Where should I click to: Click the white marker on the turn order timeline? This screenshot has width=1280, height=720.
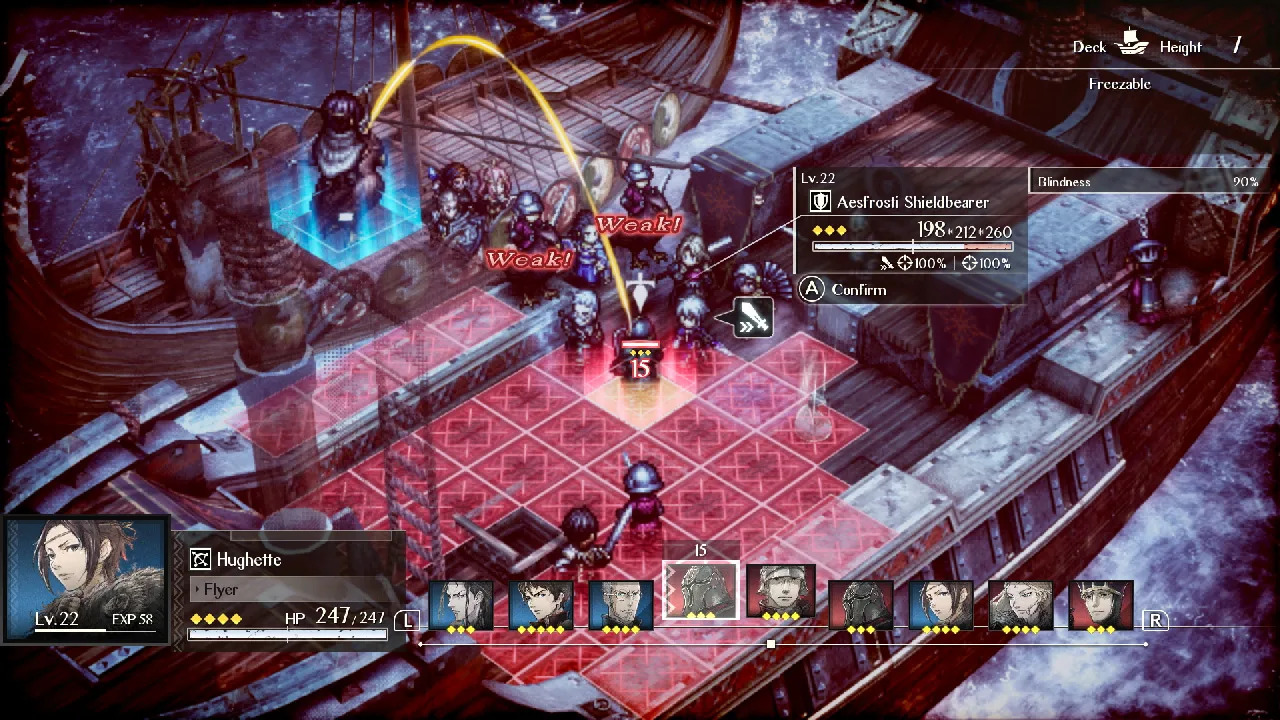pos(771,644)
